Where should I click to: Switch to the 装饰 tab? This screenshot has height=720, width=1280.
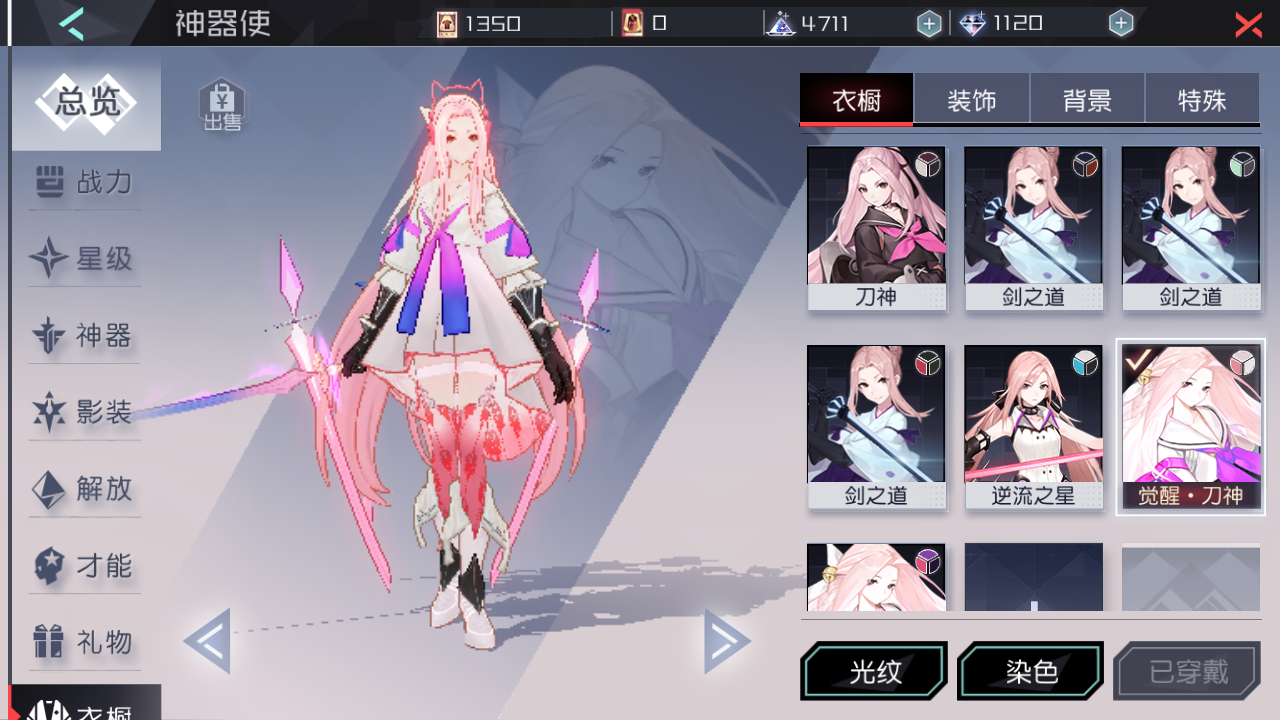click(971, 98)
